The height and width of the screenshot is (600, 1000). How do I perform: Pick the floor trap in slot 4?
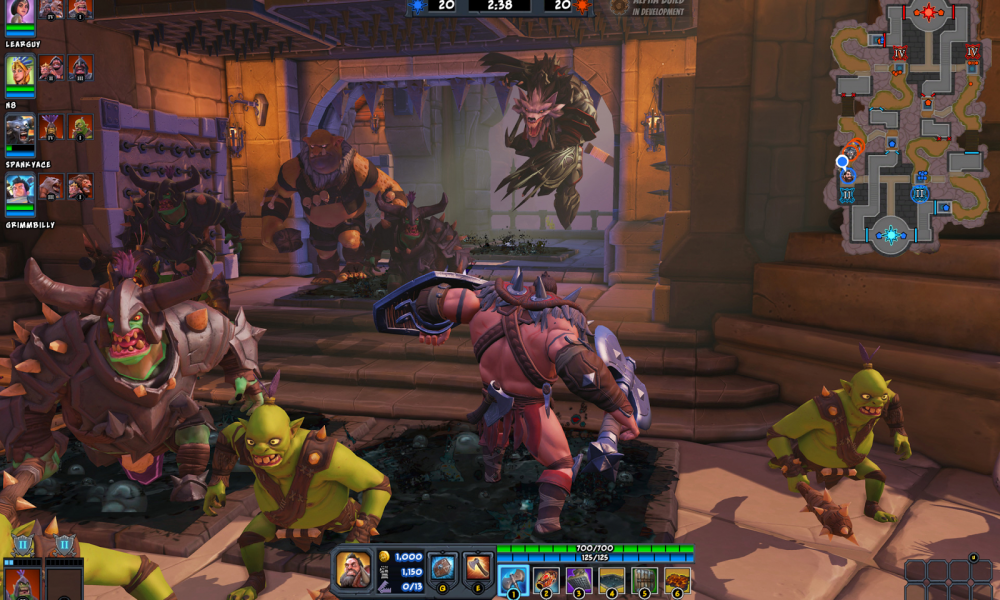tap(612, 580)
